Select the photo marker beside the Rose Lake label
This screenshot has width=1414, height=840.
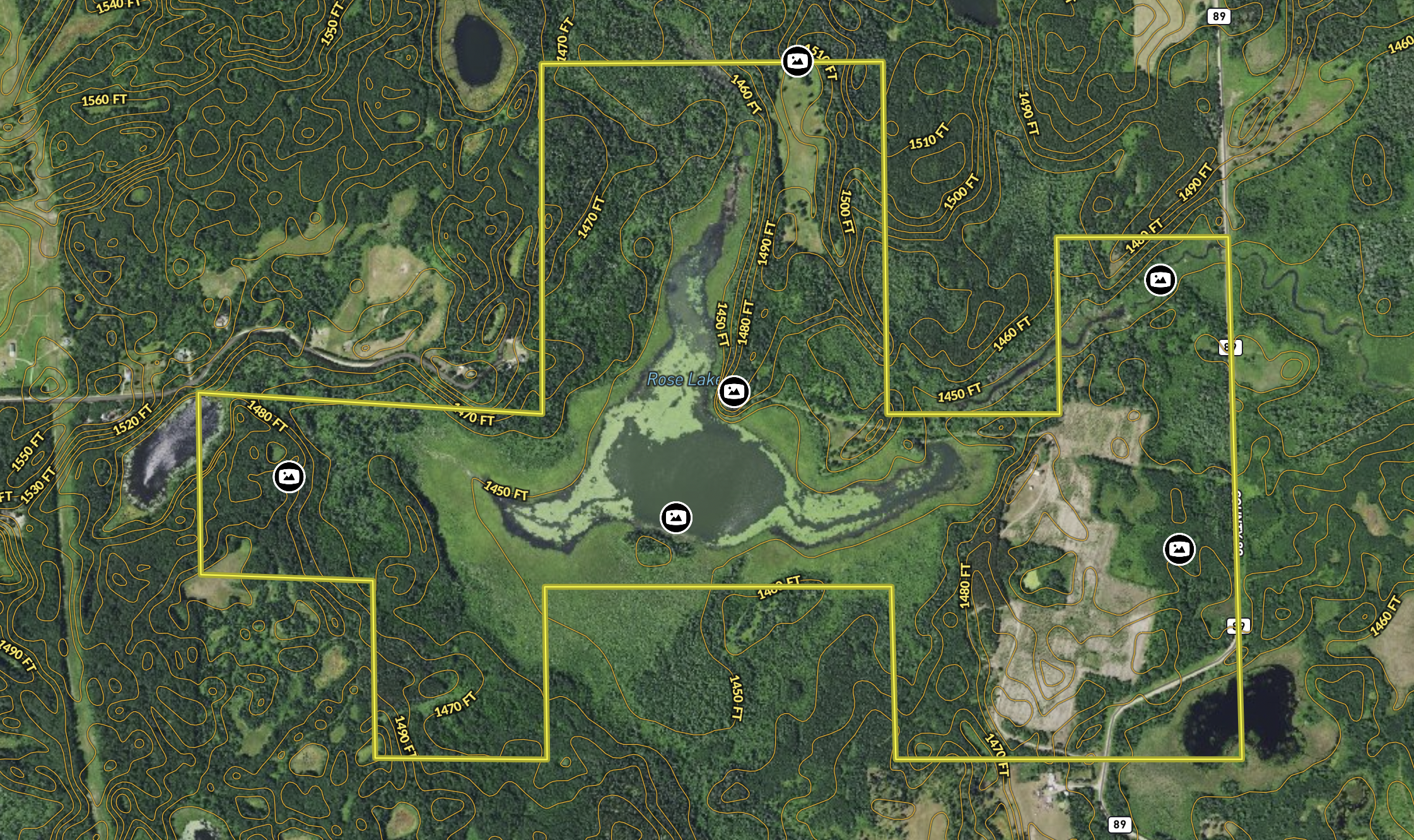click(x=733, y=392)
